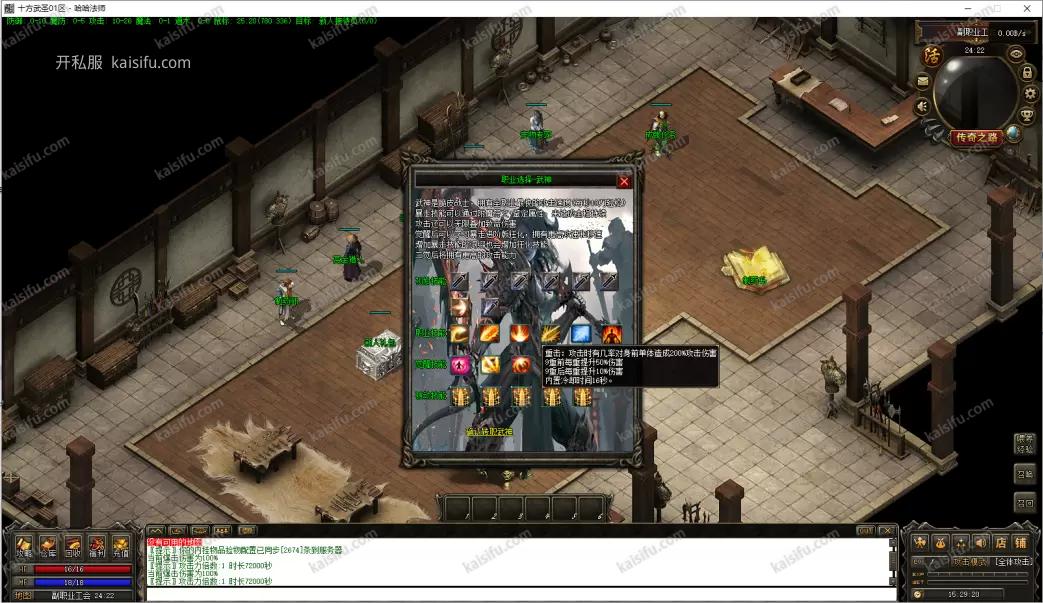Image resolution: width=1043 pixels, height=603 pixels.
Task: Click the 召回 recall button
Action: 1024,502
